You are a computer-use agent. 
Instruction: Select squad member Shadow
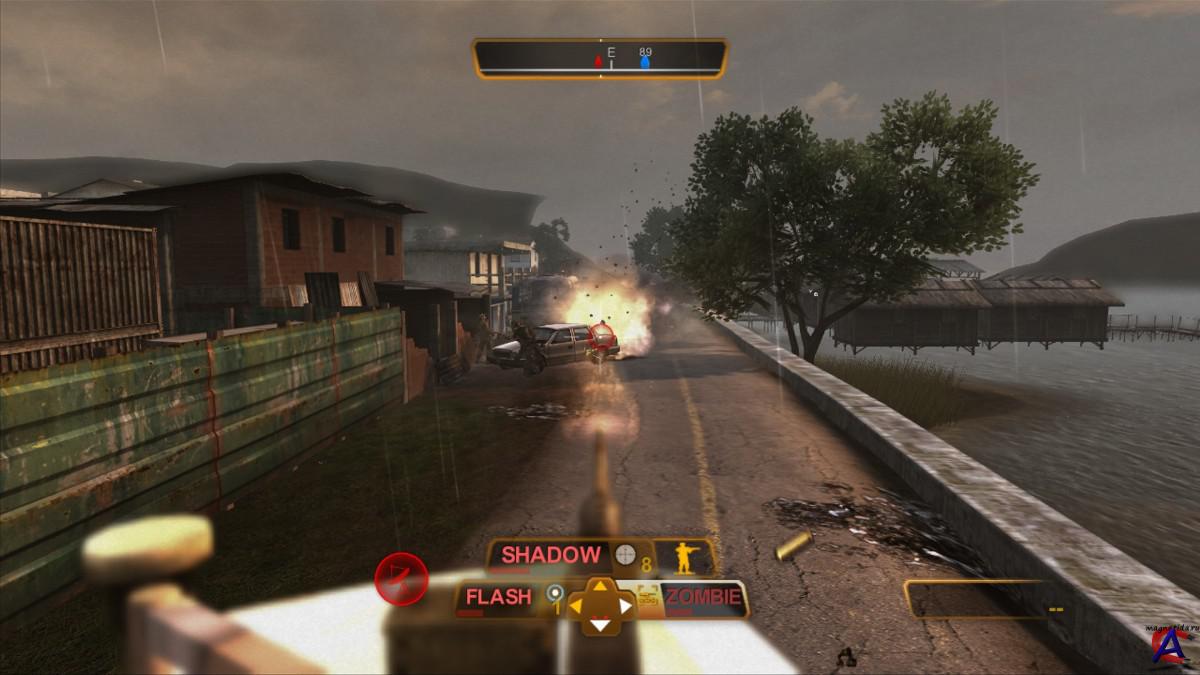551,555
